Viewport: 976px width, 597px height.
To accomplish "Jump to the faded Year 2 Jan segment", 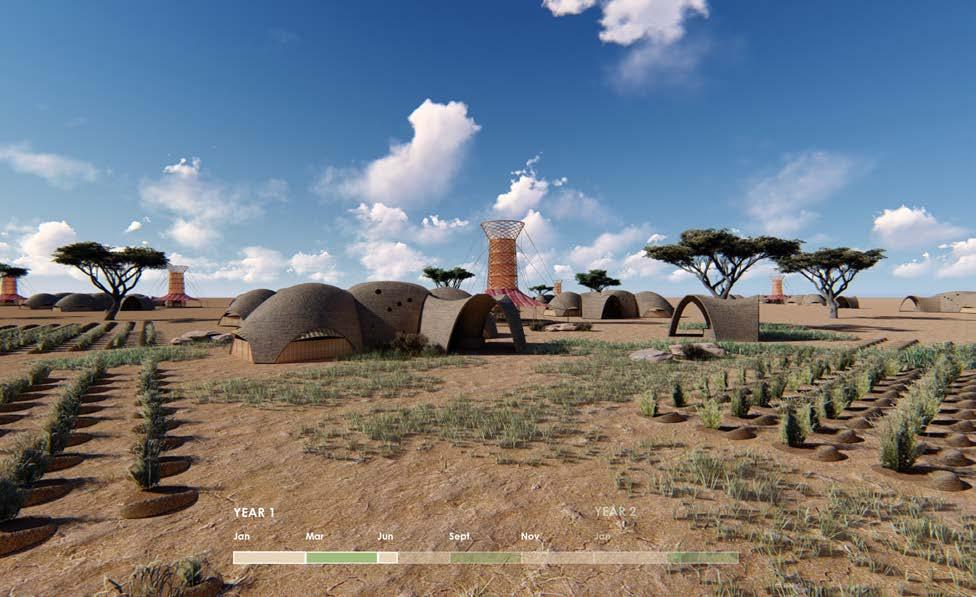I will point(629,558).
